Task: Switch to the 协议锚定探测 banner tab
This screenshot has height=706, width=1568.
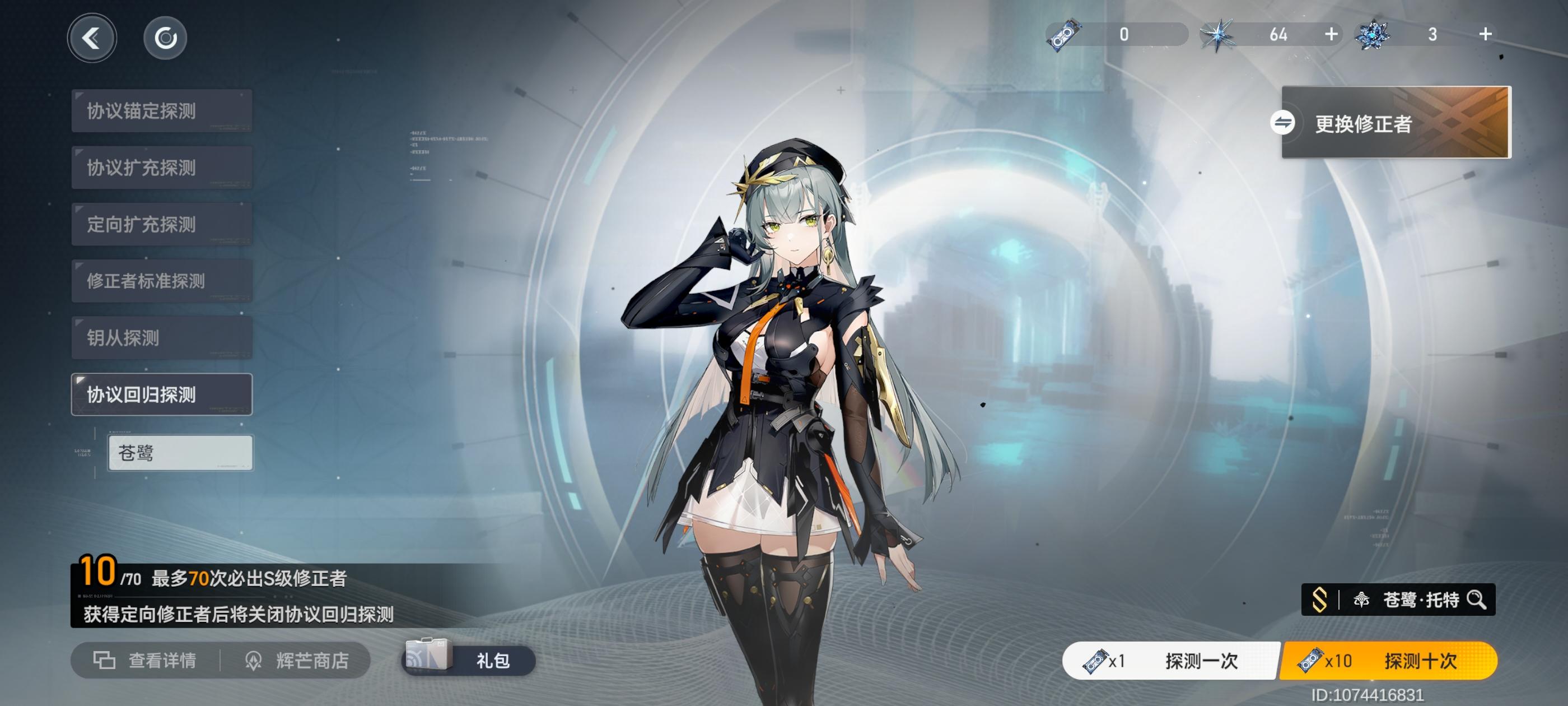Action: point(161,111)
